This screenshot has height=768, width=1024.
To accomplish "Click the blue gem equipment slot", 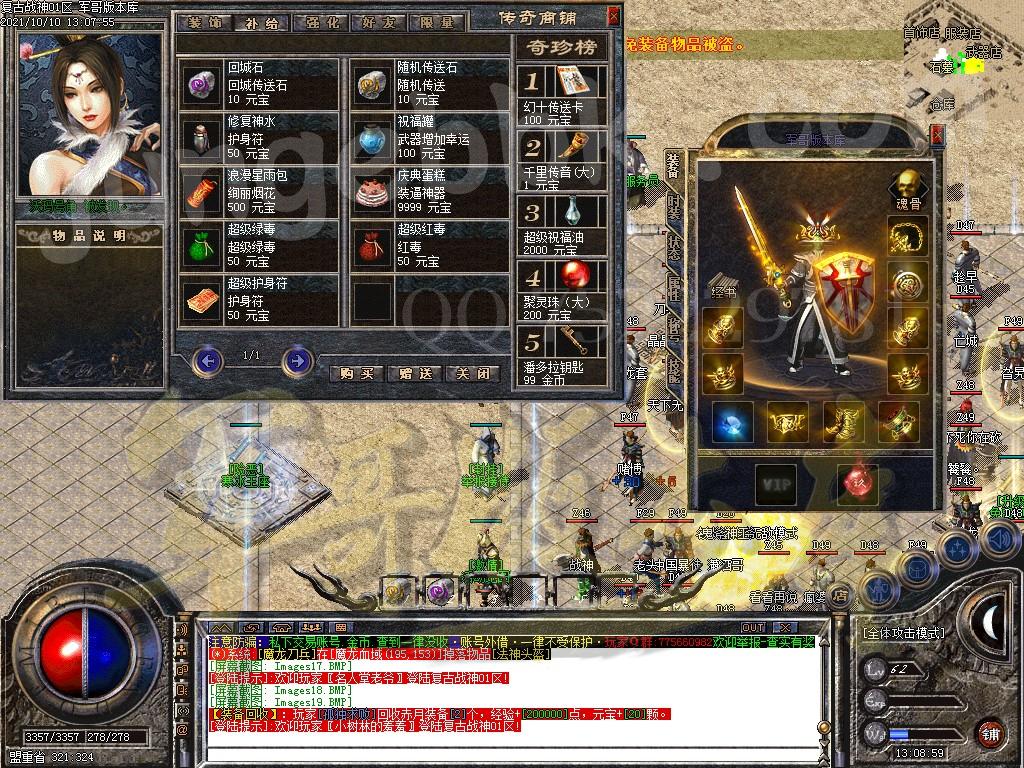I will click(731, 422).
